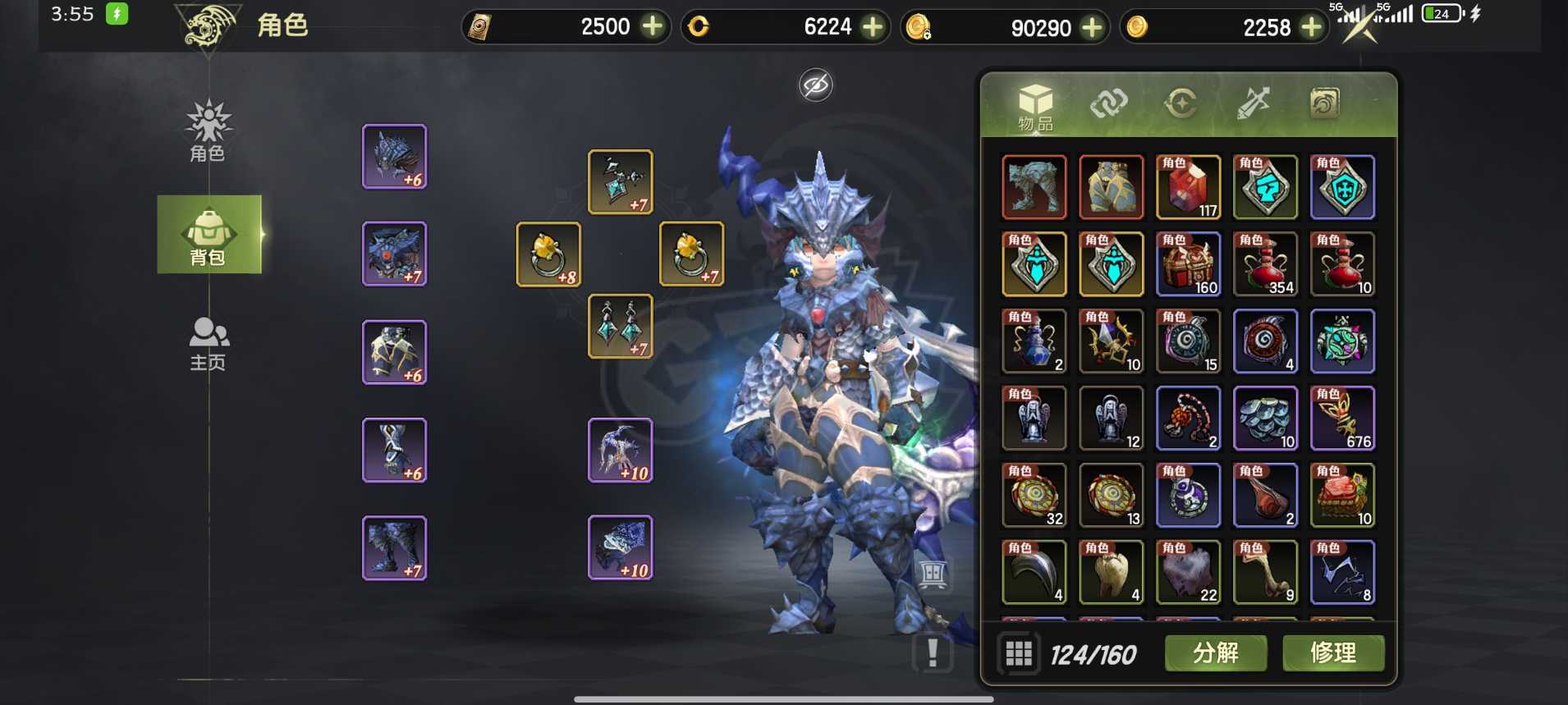1568x705 pixels.
Task: Pick the red potion stack of 354
Action: coord(1265,264)
